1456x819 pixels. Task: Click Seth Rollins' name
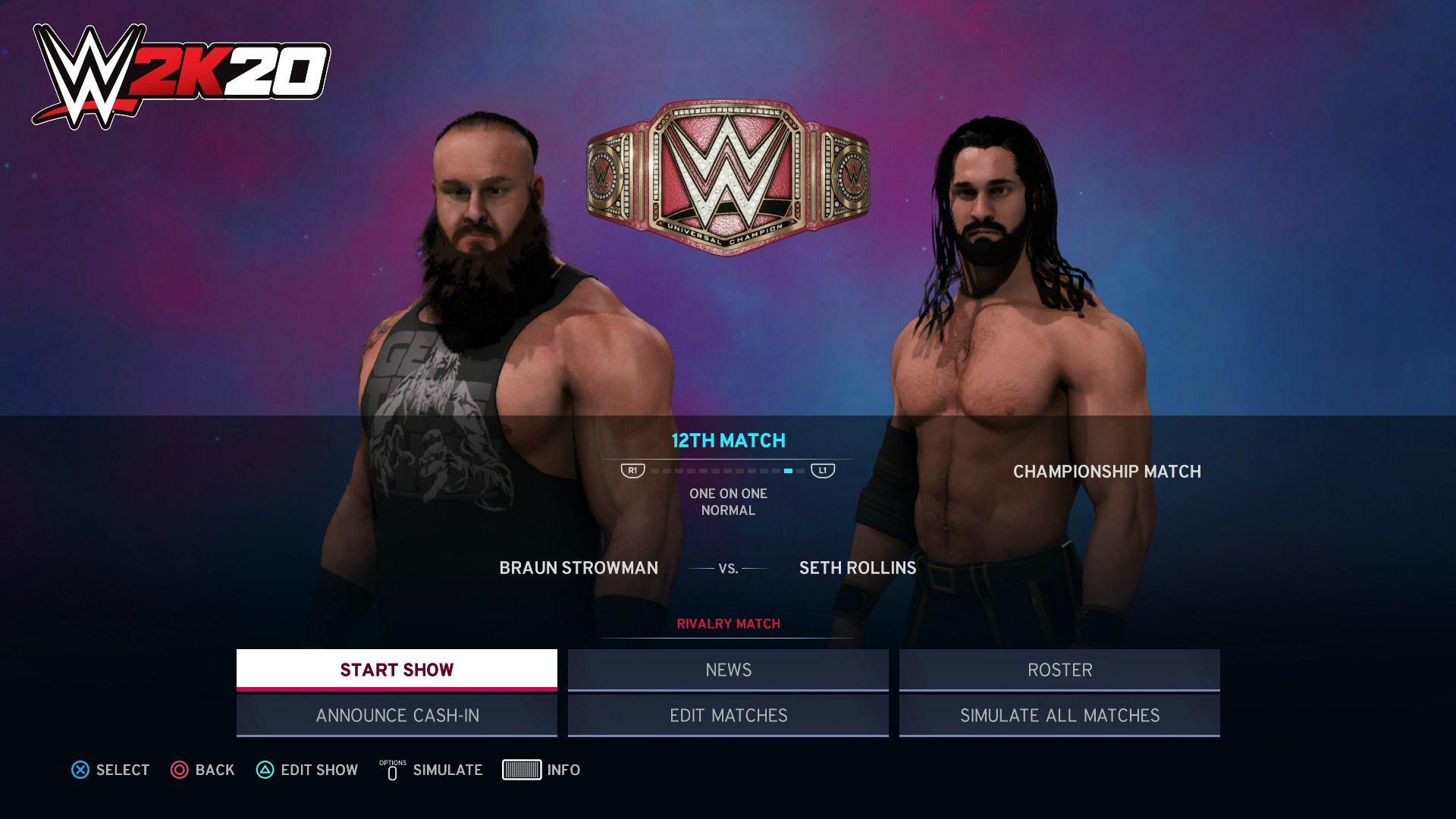(x=857, y=567)
